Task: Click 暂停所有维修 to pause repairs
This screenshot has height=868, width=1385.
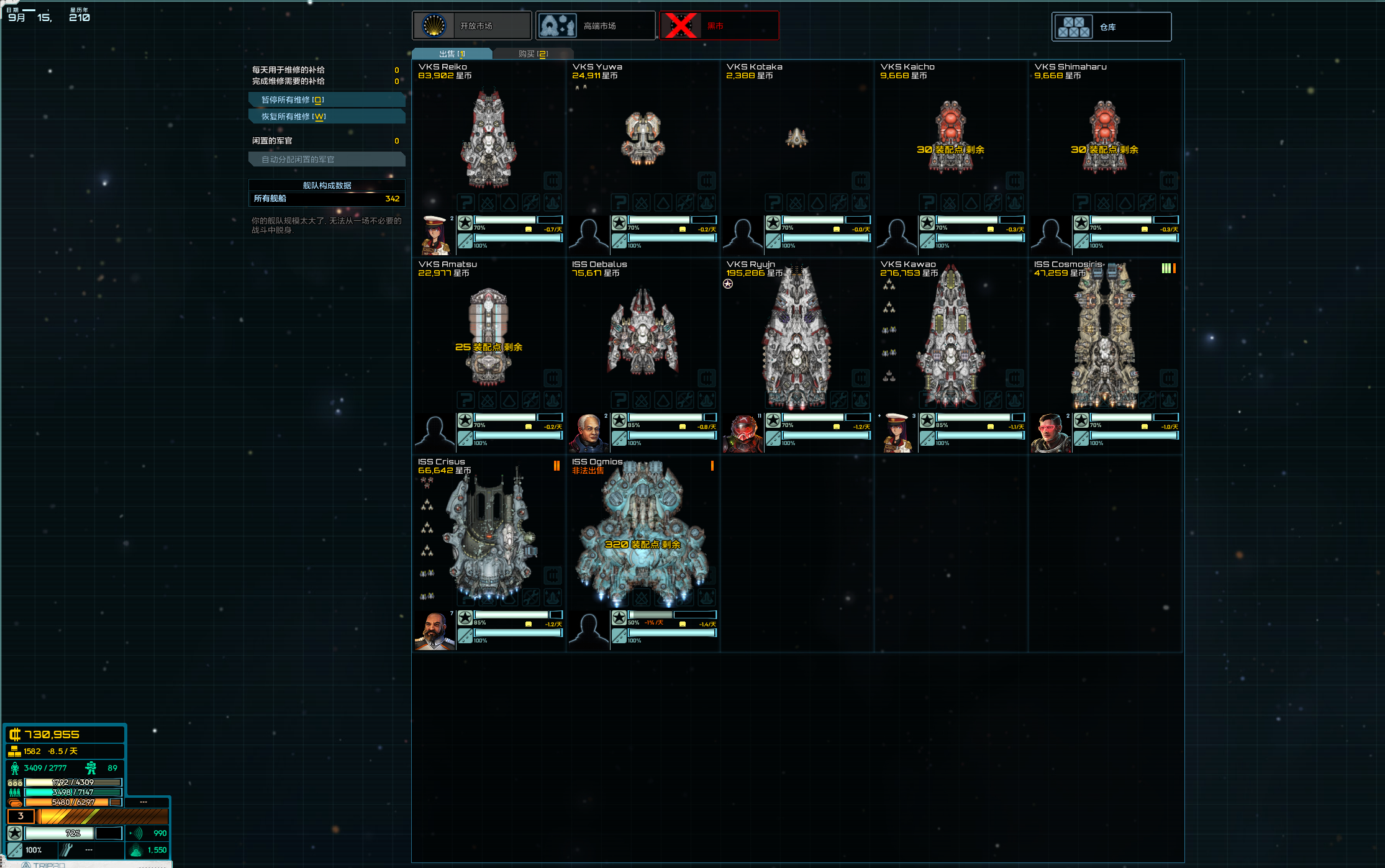Action: 327,100
